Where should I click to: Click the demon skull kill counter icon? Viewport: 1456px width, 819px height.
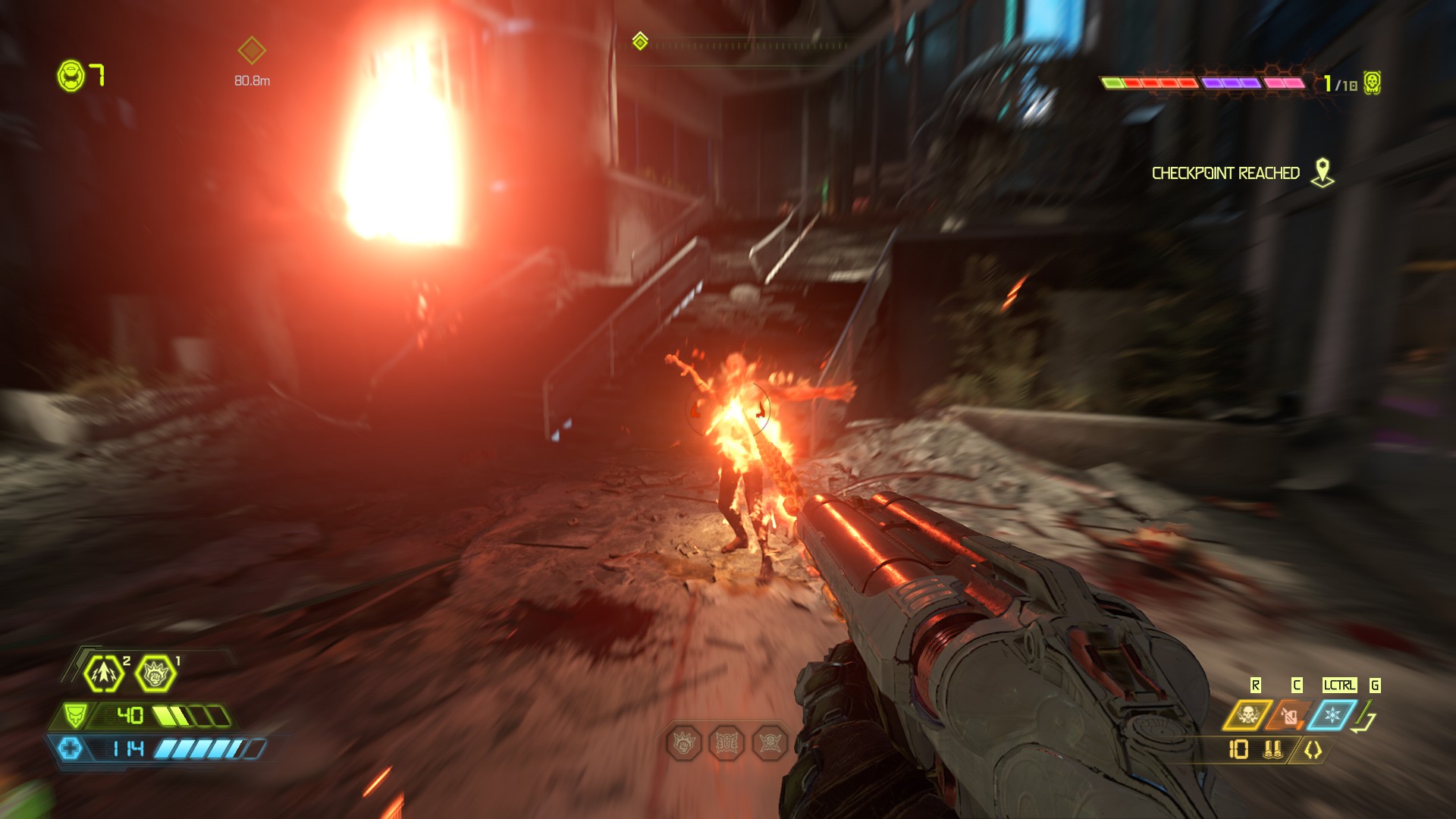tap(1372, 83)
